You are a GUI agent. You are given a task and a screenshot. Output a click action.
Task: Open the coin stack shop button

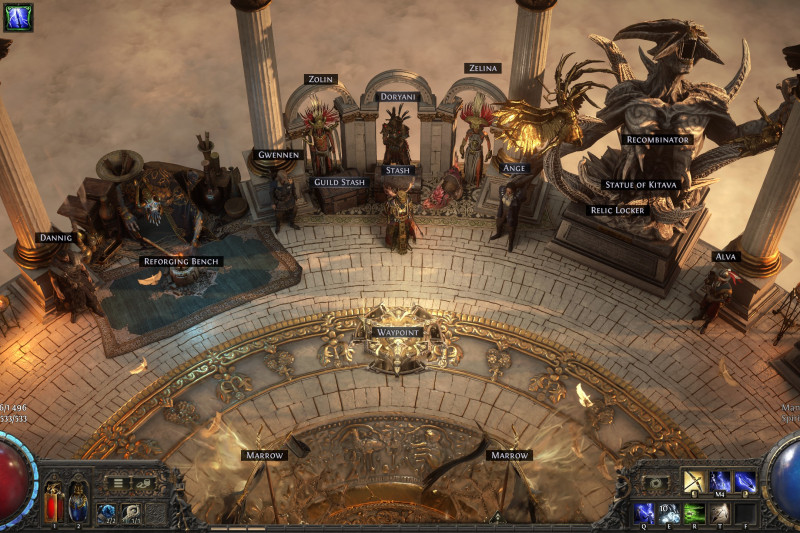(142, 483)
